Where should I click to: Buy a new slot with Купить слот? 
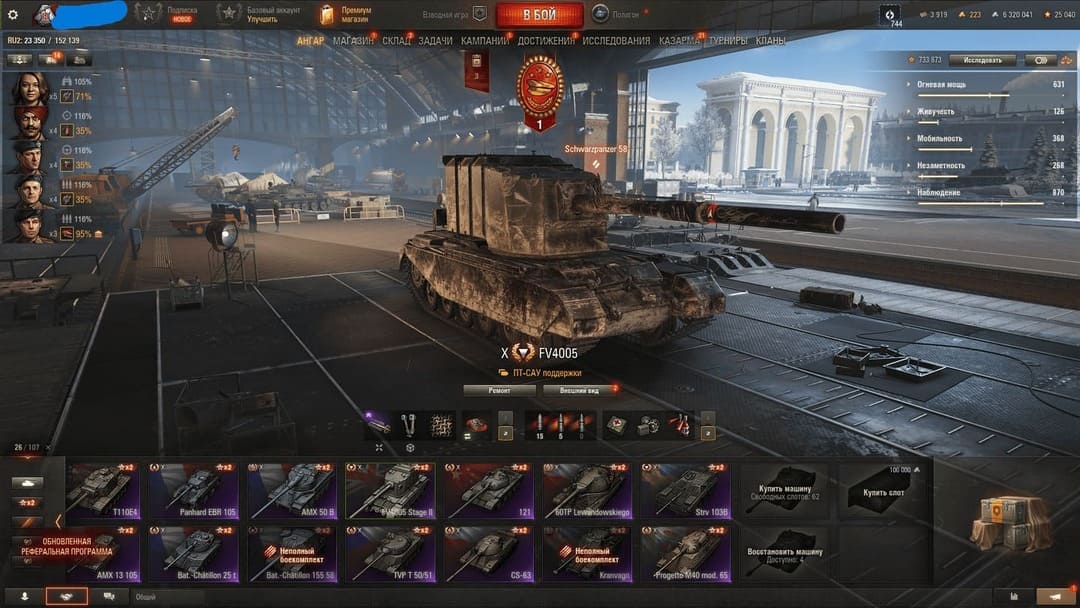pos(882,489)
